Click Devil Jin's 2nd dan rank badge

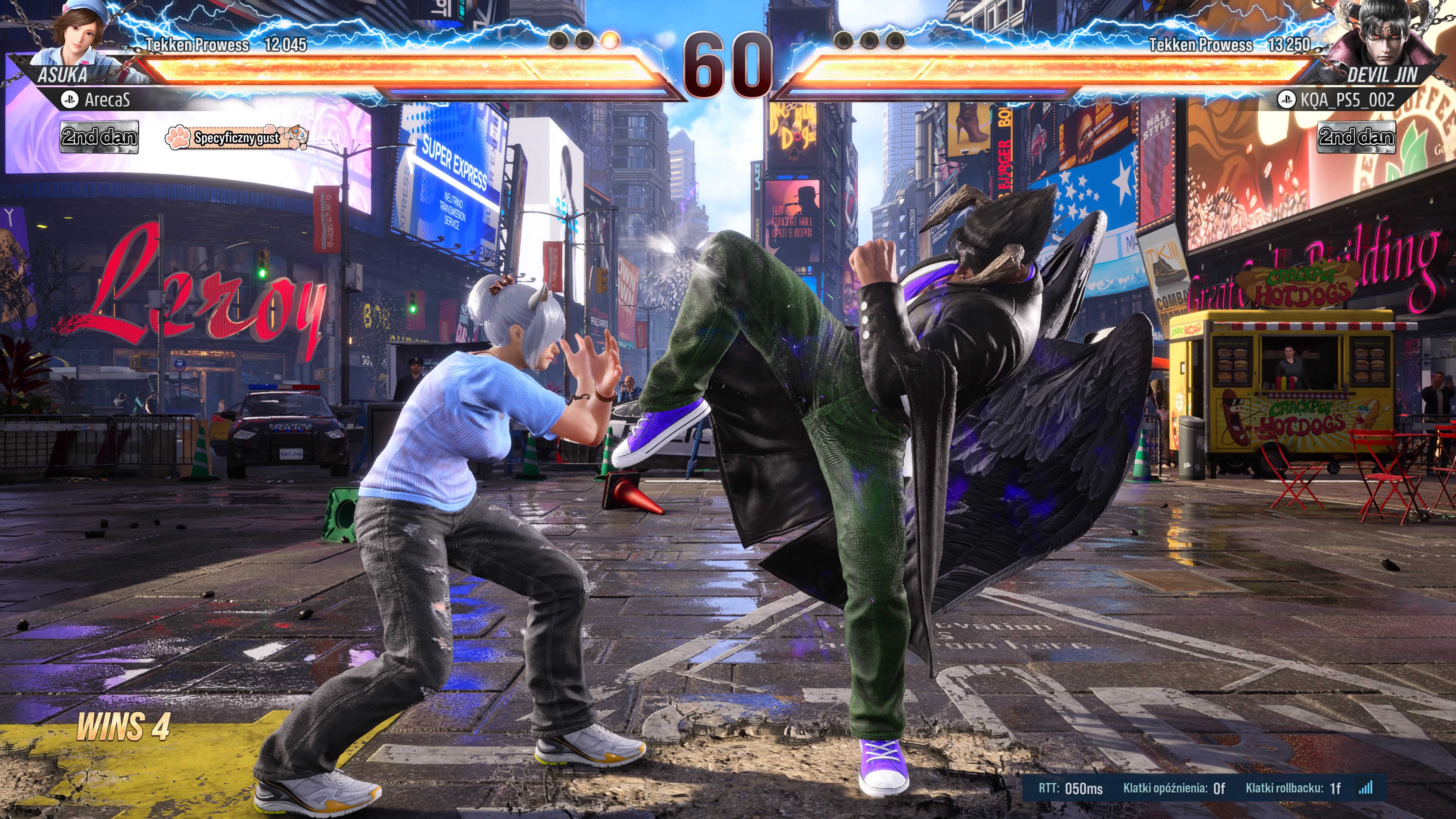tap(1356, 137)
